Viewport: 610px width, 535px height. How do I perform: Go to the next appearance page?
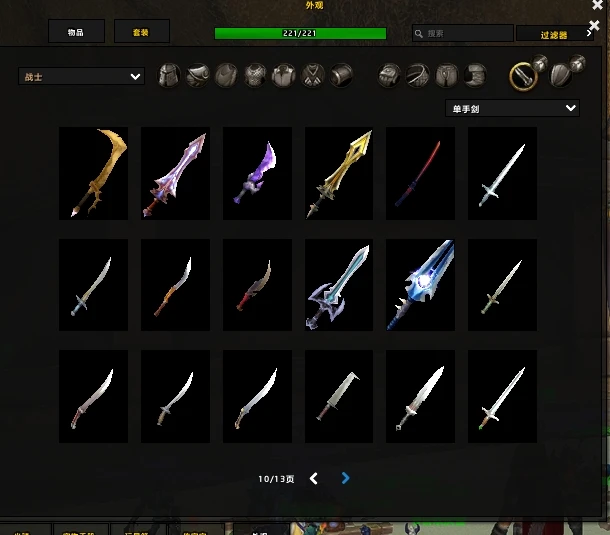tap(345, 479)
